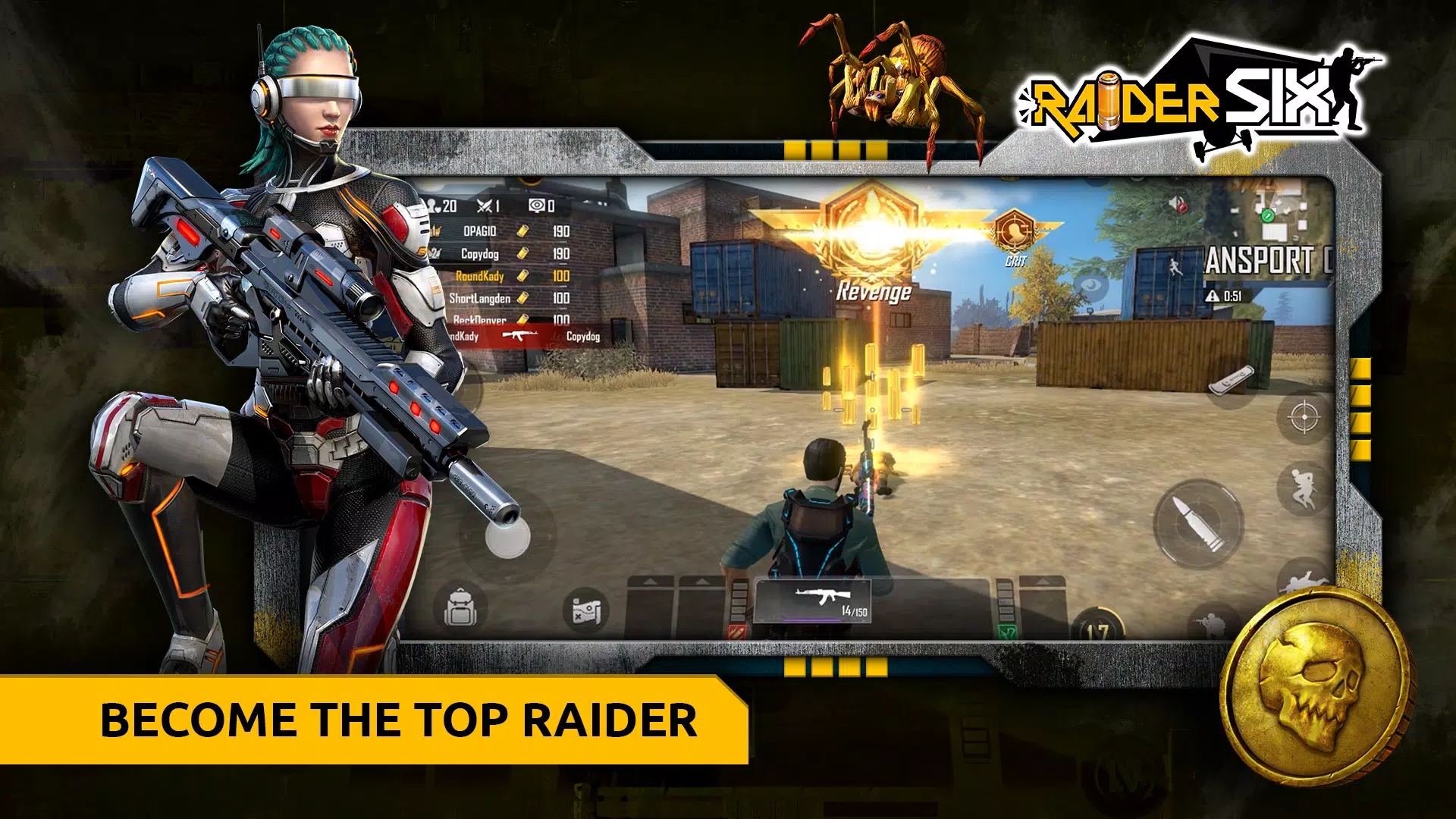The height and width of the screenshot is (819, 1456).
Task: Mute audio with the speaker icon
Action: coord(1175,202)
